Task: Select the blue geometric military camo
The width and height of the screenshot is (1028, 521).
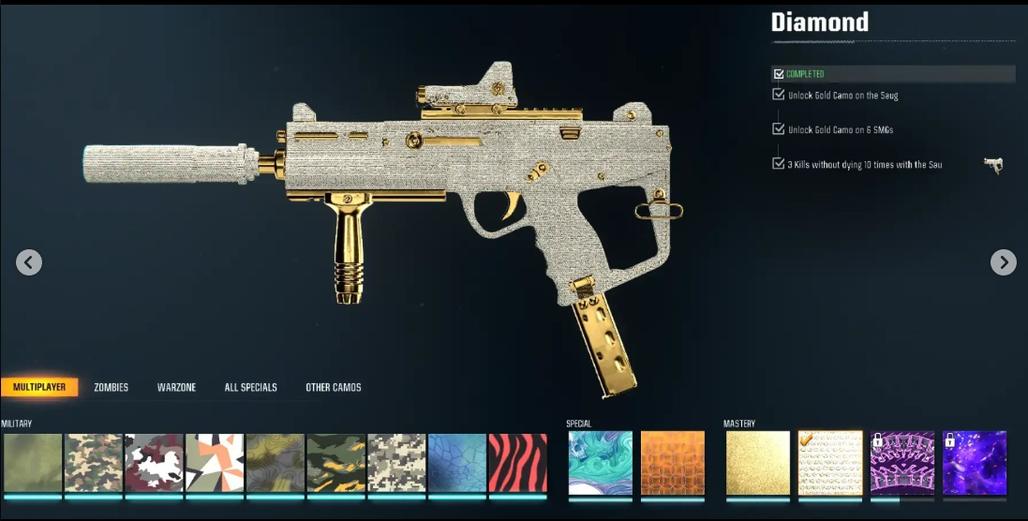Action: pos(457,463)
